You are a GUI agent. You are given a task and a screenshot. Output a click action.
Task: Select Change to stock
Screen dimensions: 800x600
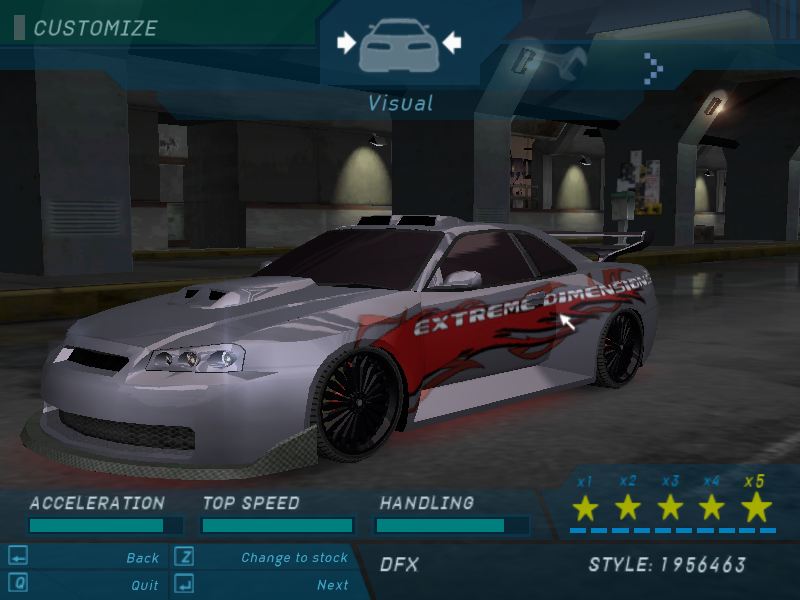294,558
